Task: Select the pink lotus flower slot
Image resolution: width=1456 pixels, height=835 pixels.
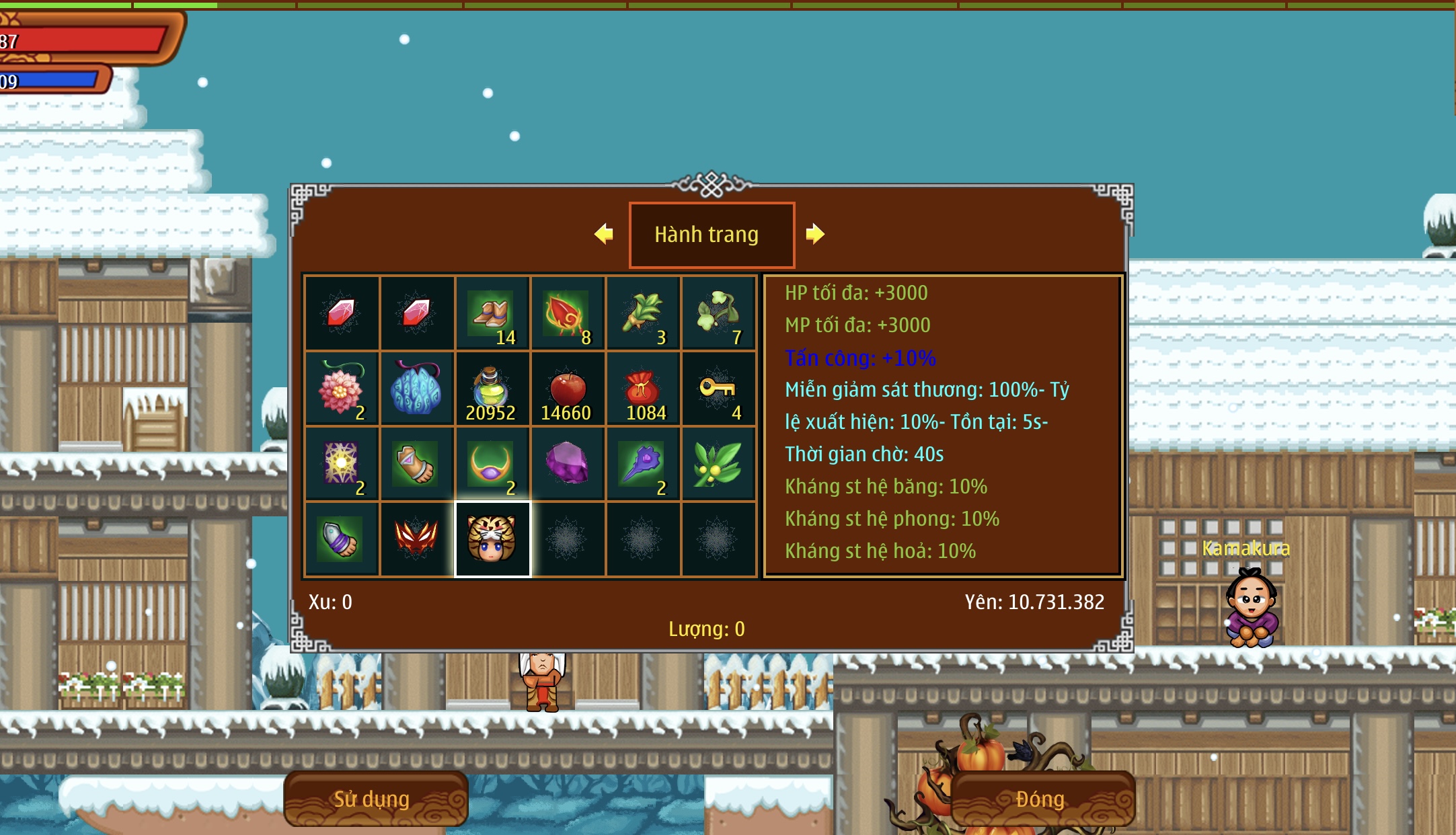Action: pos(342,389)
